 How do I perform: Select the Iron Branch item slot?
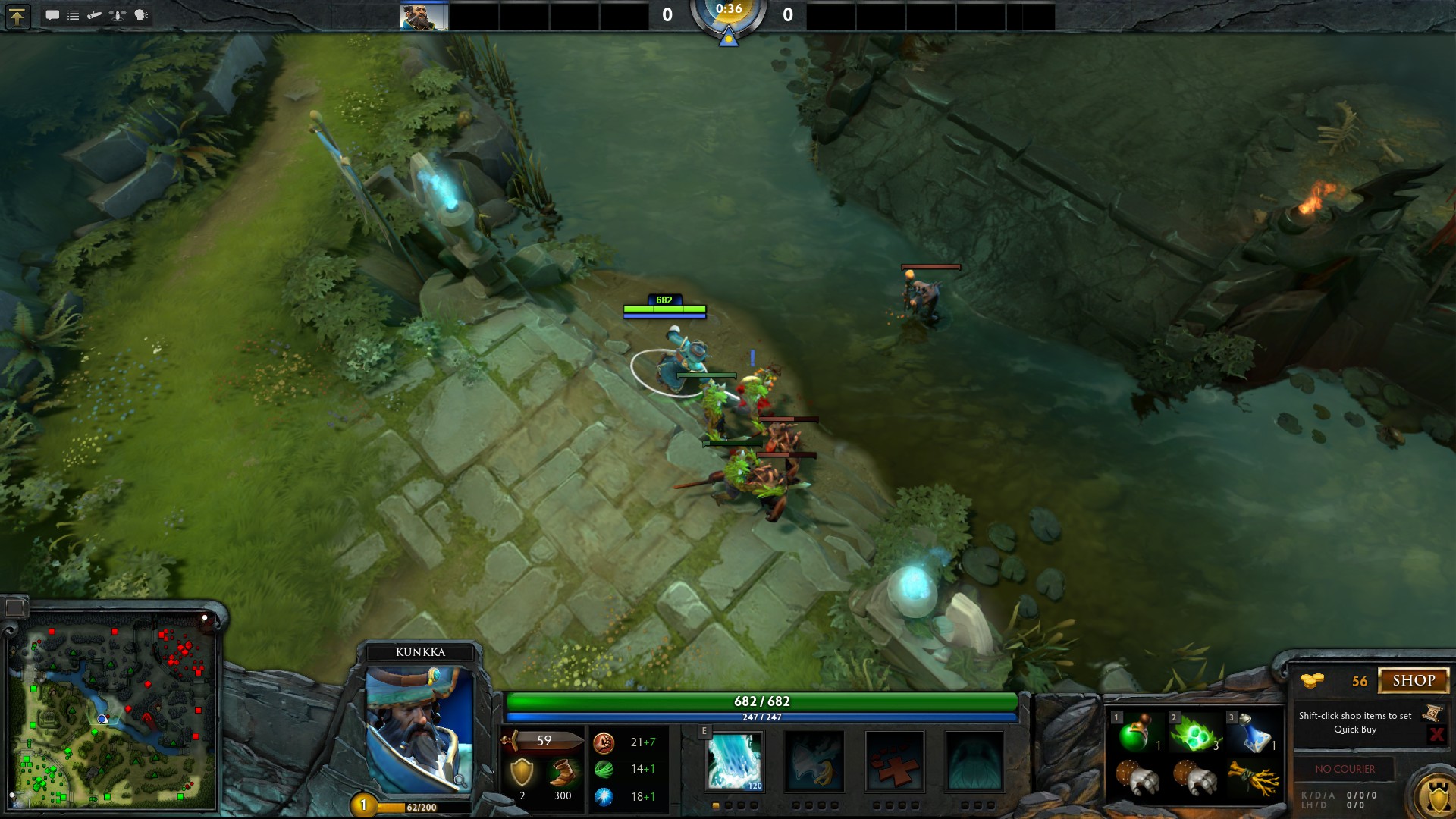pyautogui.click(x=1252, y=777)
